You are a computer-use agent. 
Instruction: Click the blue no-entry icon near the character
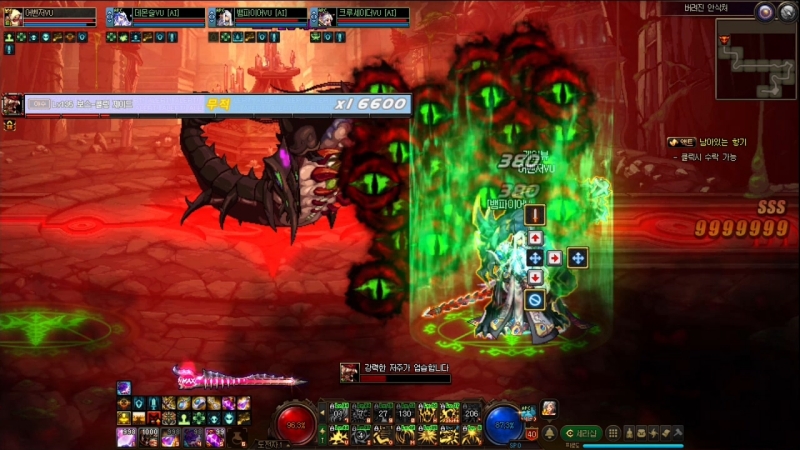click(535, 298)
